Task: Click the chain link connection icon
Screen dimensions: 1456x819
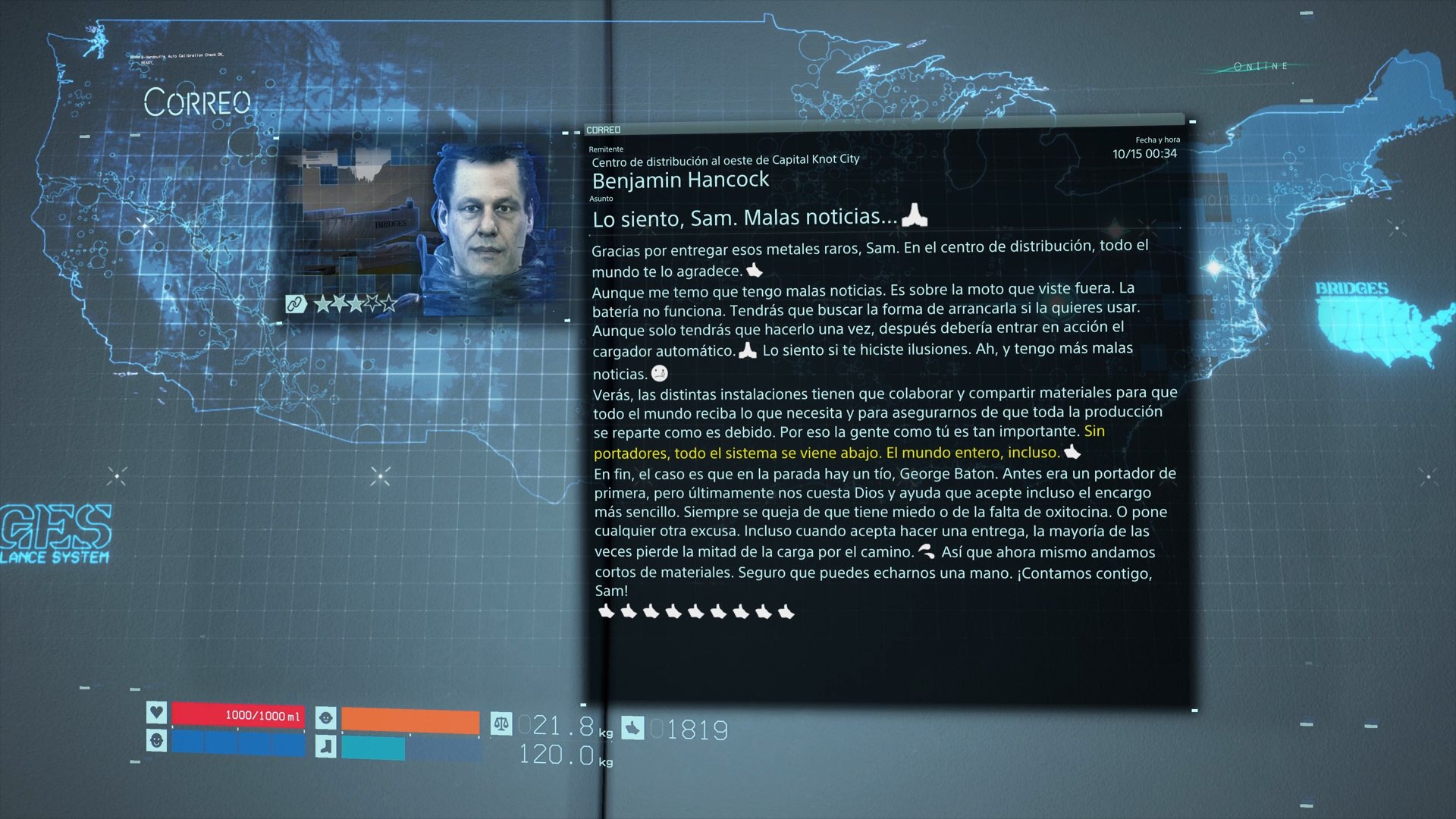Action: point(295,304)
